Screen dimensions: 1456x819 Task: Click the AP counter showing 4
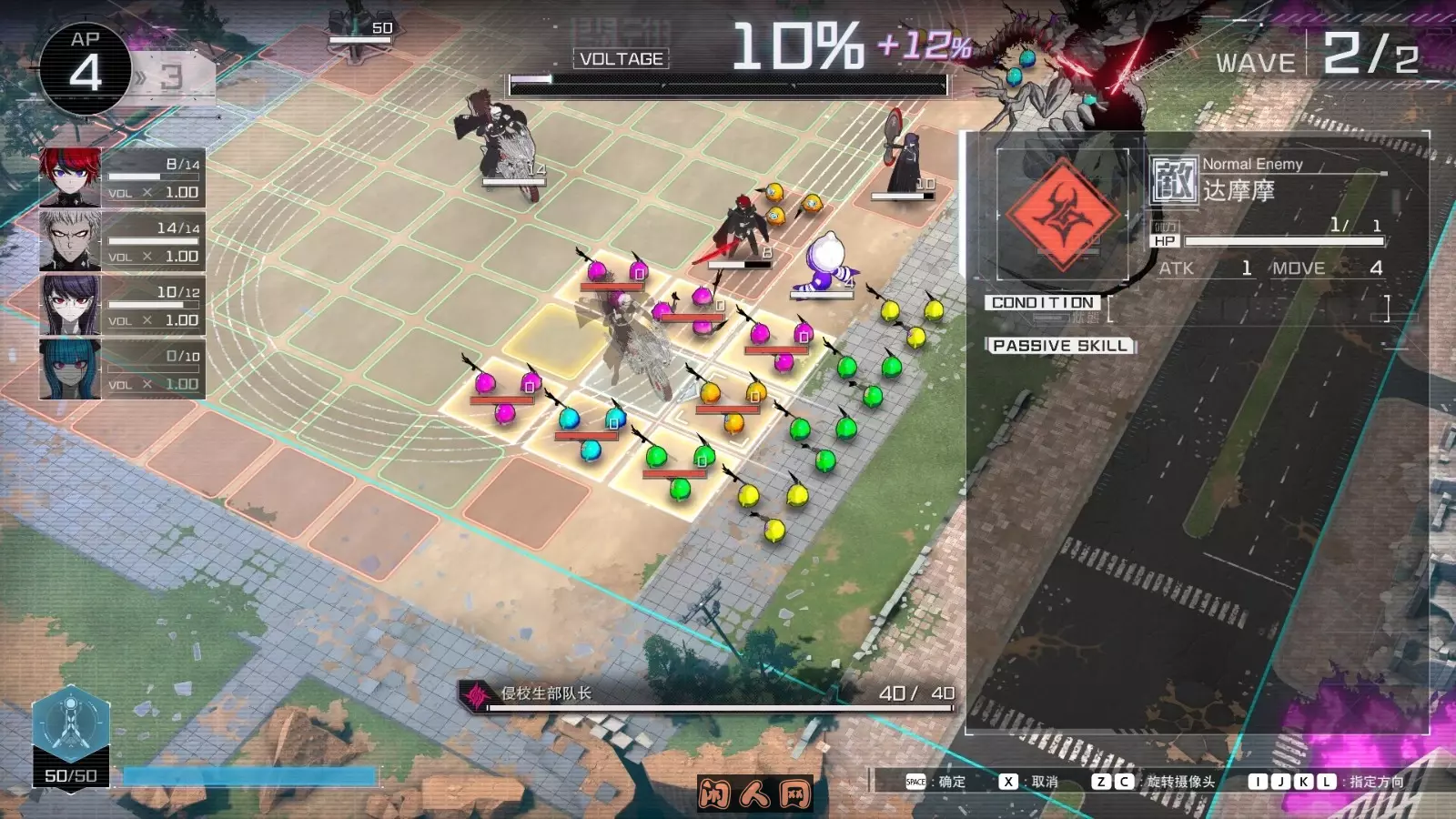[84, 55]
